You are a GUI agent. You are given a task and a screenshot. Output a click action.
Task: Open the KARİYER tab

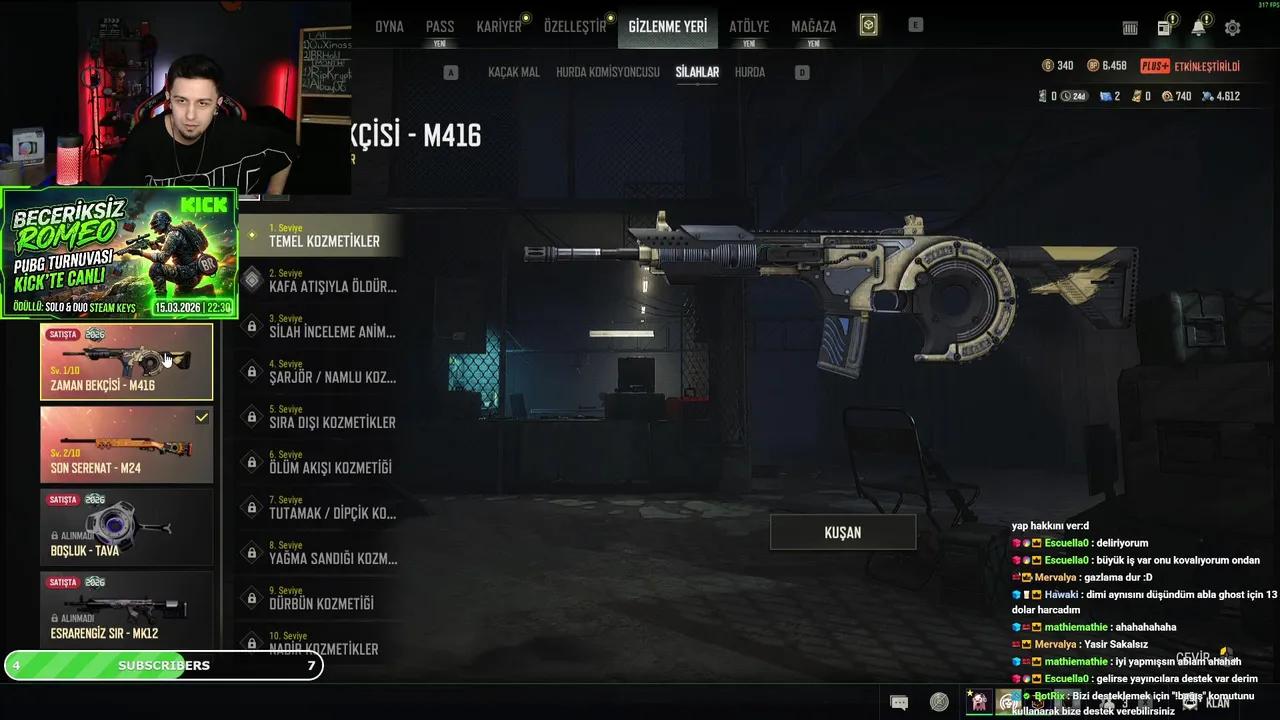[x=499, y=27]
